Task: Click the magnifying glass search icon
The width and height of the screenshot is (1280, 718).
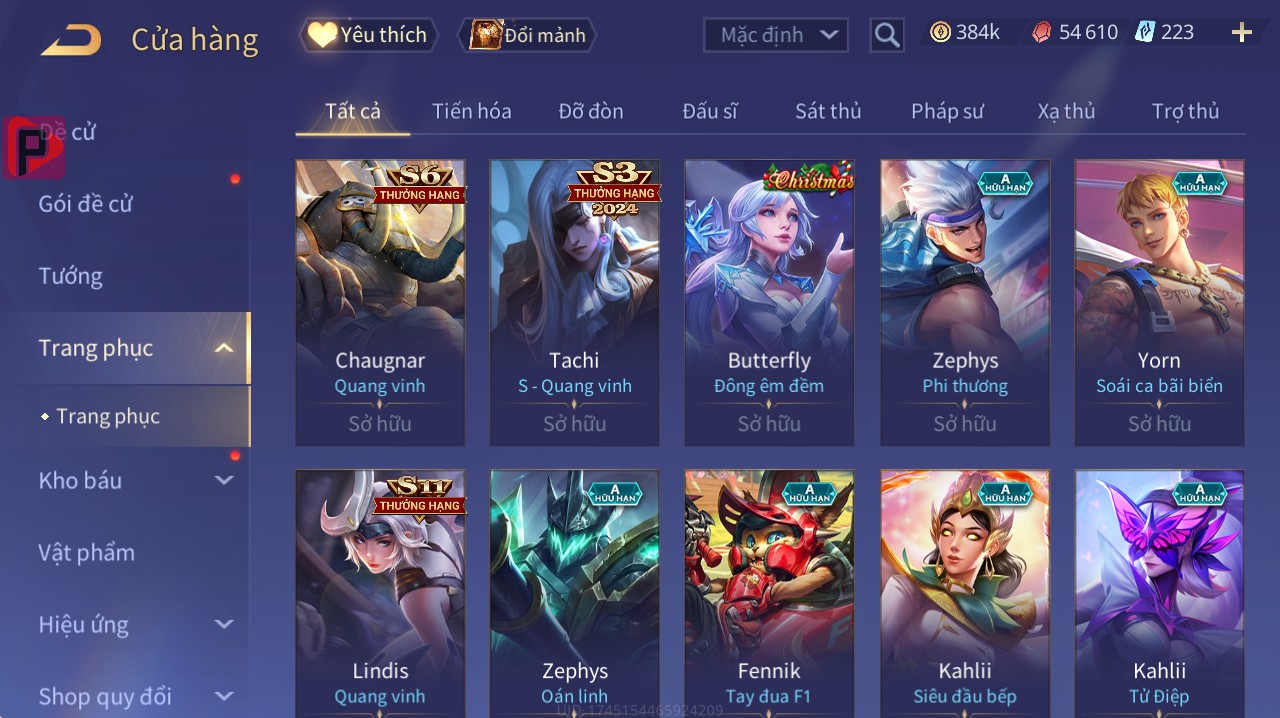Action: pos(886,35)
